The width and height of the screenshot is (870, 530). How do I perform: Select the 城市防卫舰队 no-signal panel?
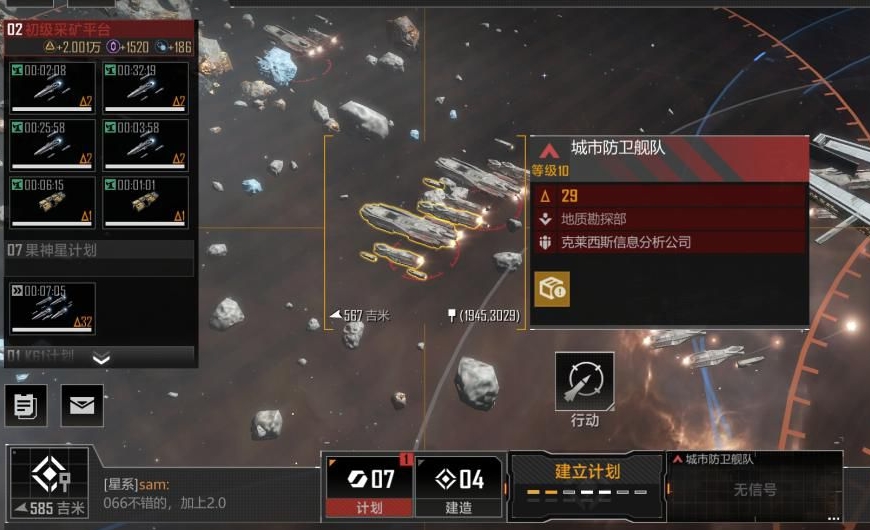pos(754,485)
